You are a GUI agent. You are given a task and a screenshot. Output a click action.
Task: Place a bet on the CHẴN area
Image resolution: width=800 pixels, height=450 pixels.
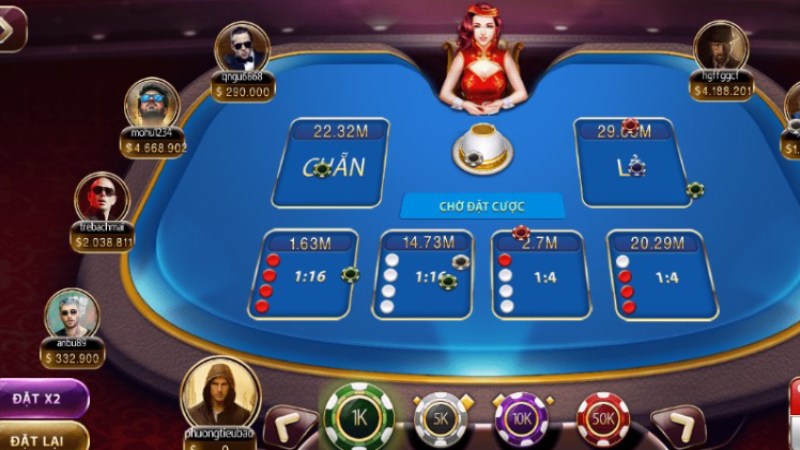point(330,162)
